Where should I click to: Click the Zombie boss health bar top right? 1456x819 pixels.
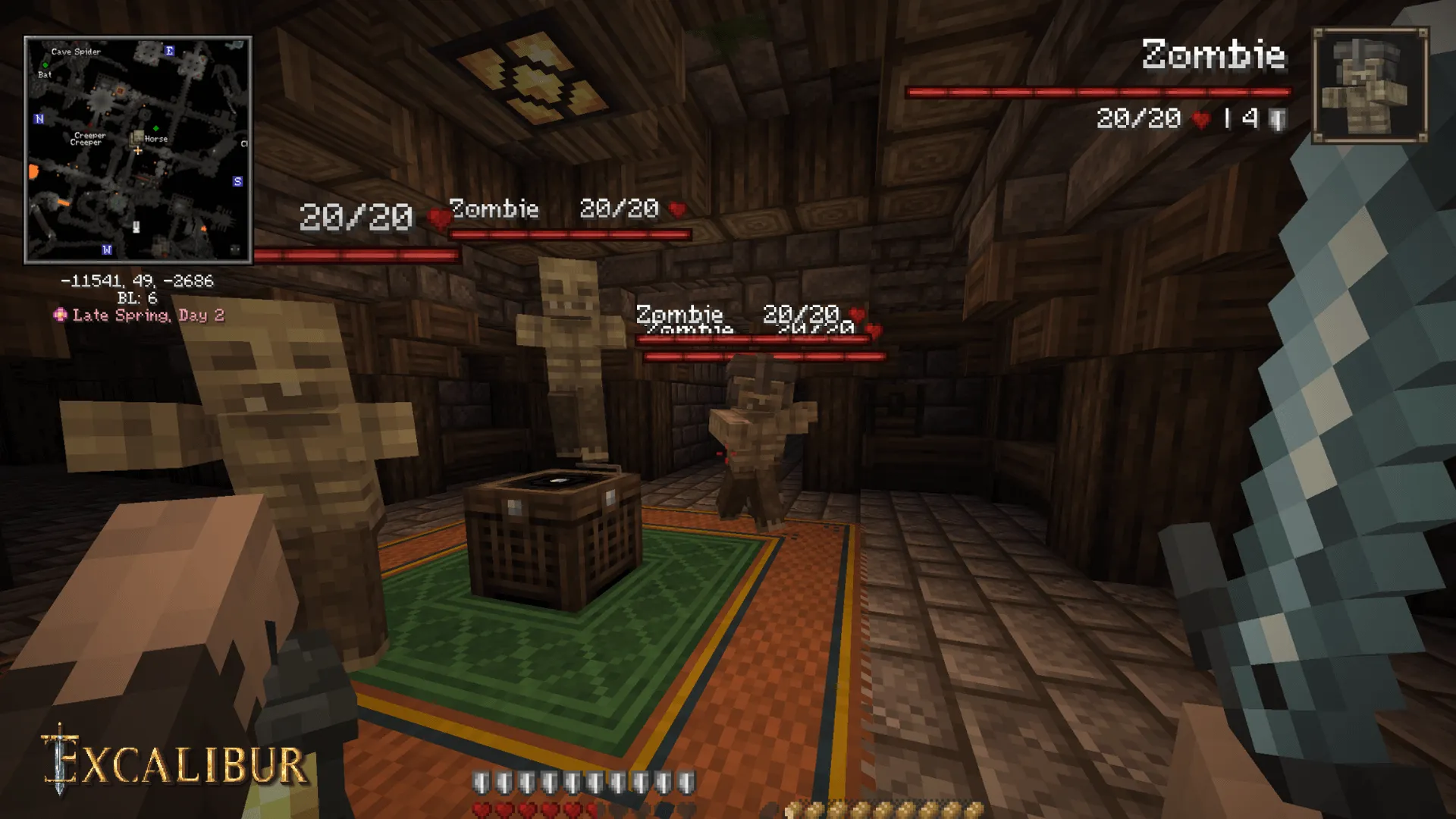1098,92
